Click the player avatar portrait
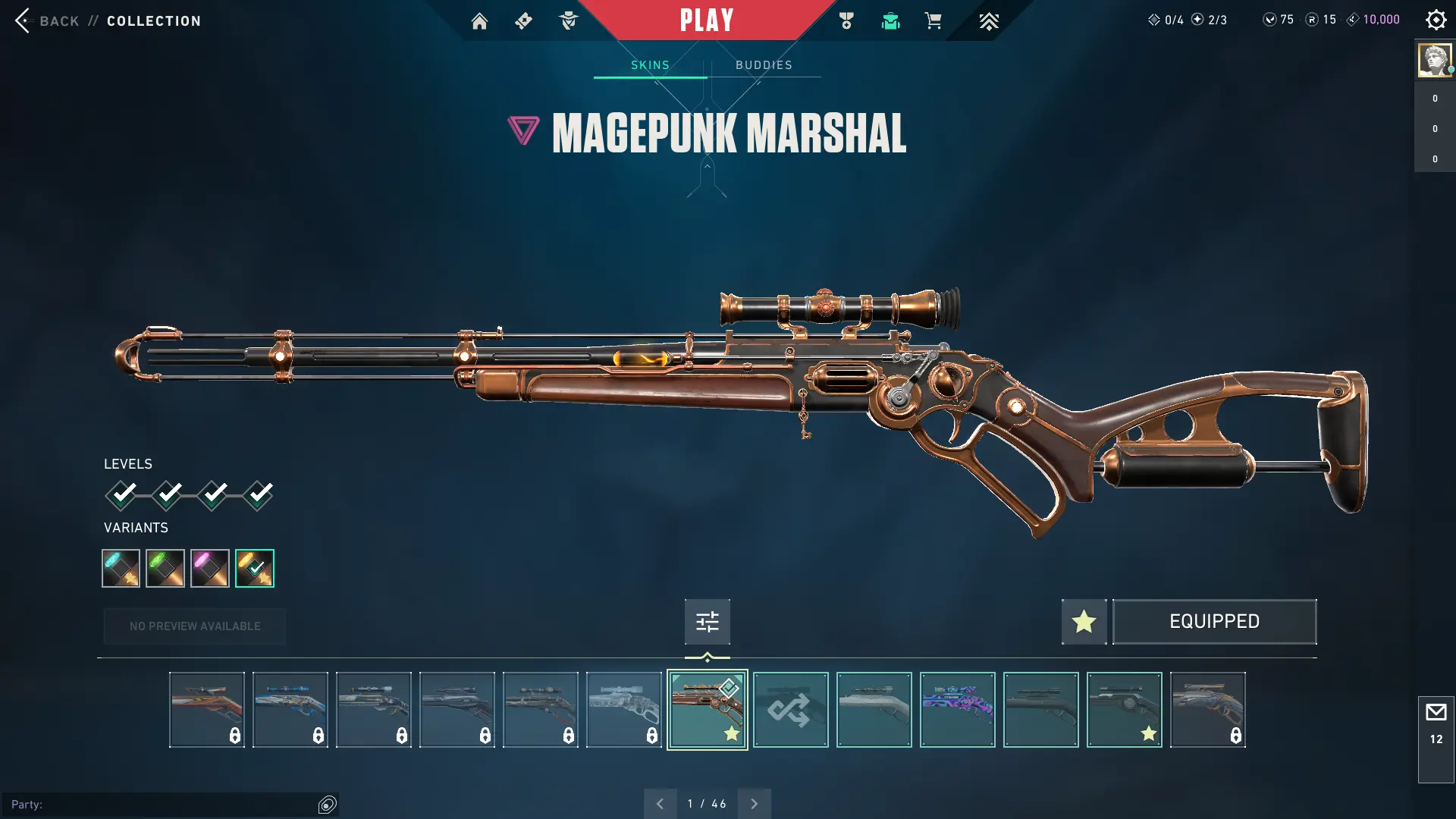Screen dimensions: 1456x819 click(1433, 60)
